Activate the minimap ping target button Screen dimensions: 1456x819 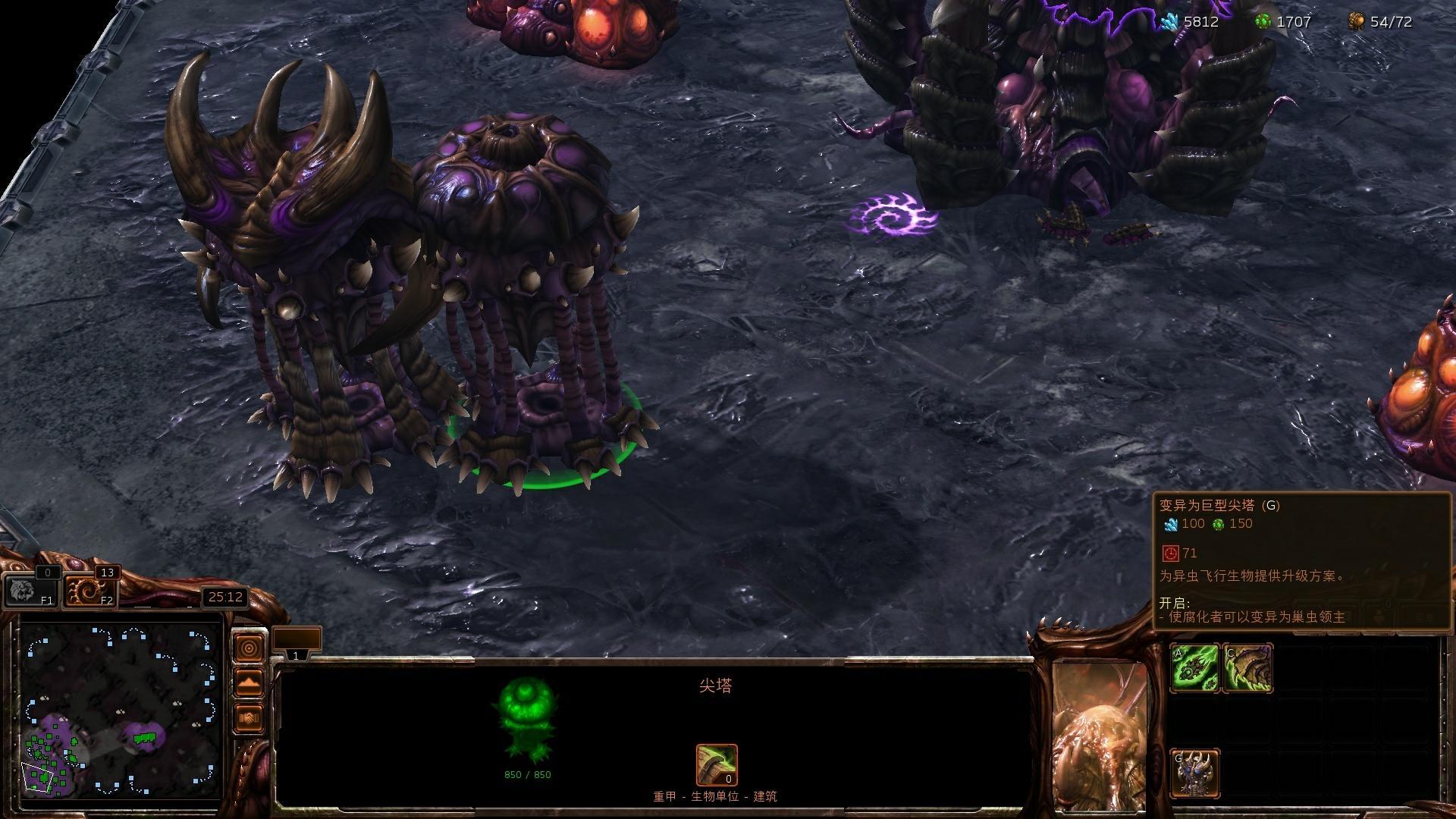[249, 648]
